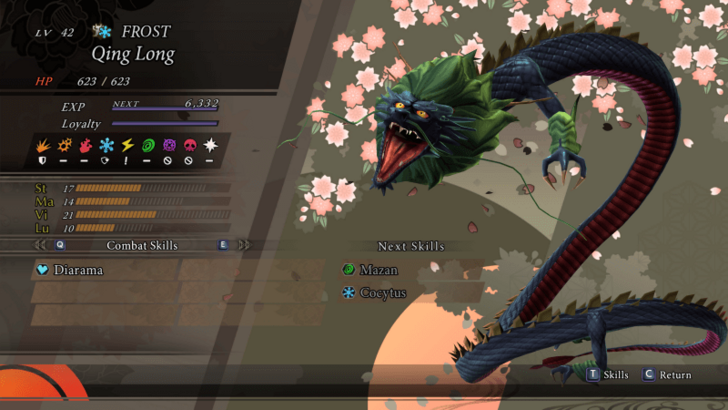Select the white almighty star icon
The width and height of the screenshot is (728, 410).
tap(211, 145)
